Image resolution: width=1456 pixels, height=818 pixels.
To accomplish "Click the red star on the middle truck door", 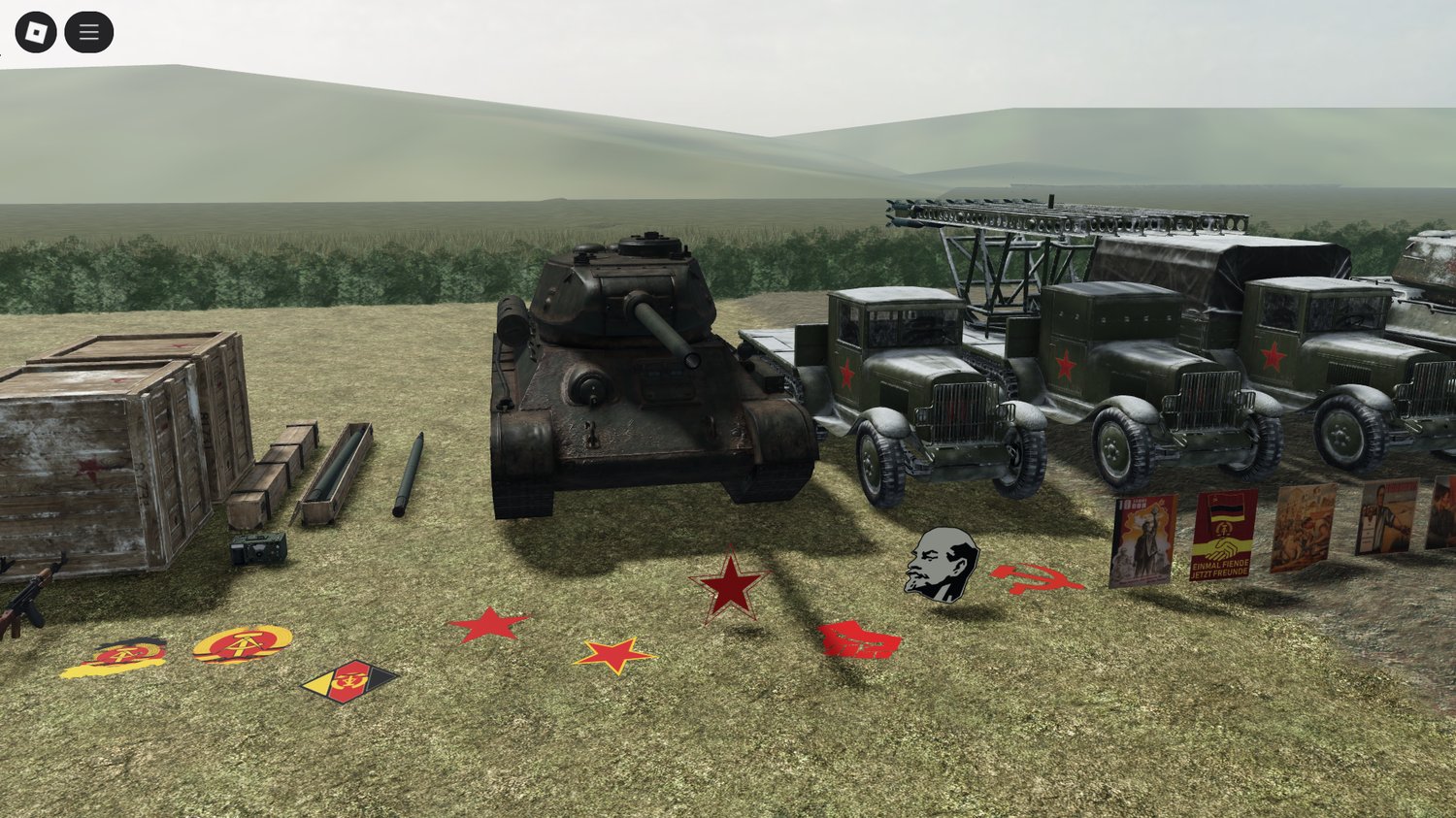I will click(x=1065, y=365).
